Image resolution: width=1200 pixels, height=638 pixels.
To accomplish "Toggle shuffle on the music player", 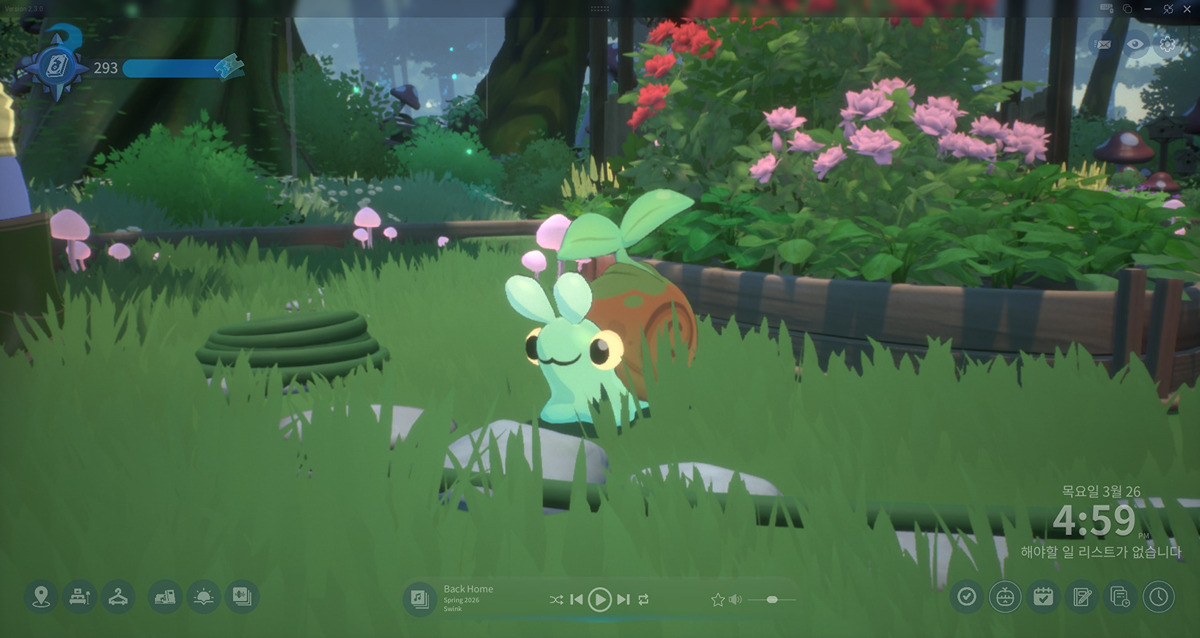I will click(x=556, y=599).
